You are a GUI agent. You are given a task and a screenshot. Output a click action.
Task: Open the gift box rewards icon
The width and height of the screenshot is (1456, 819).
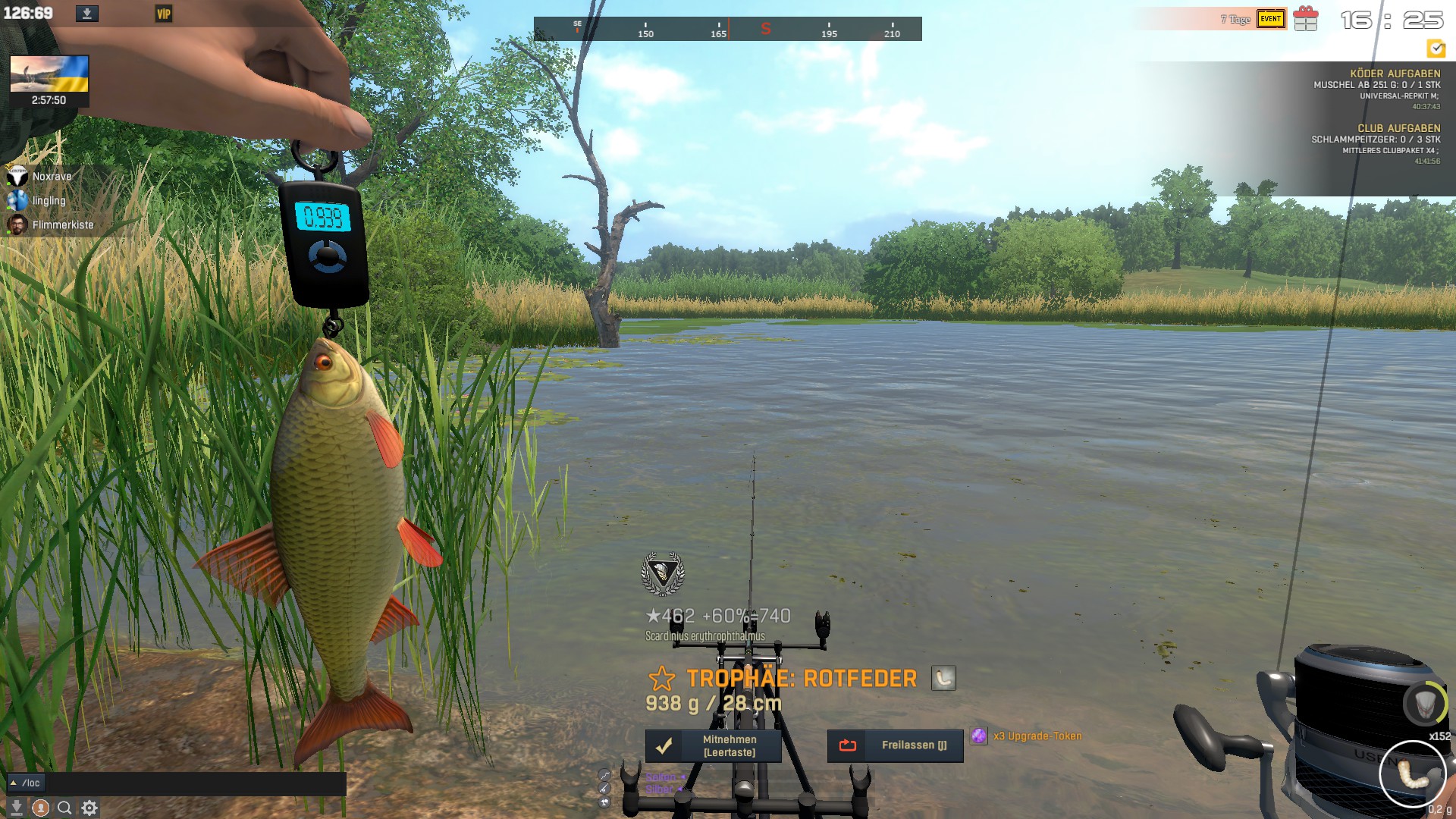pyautogui.click(x=1306, y=19)
